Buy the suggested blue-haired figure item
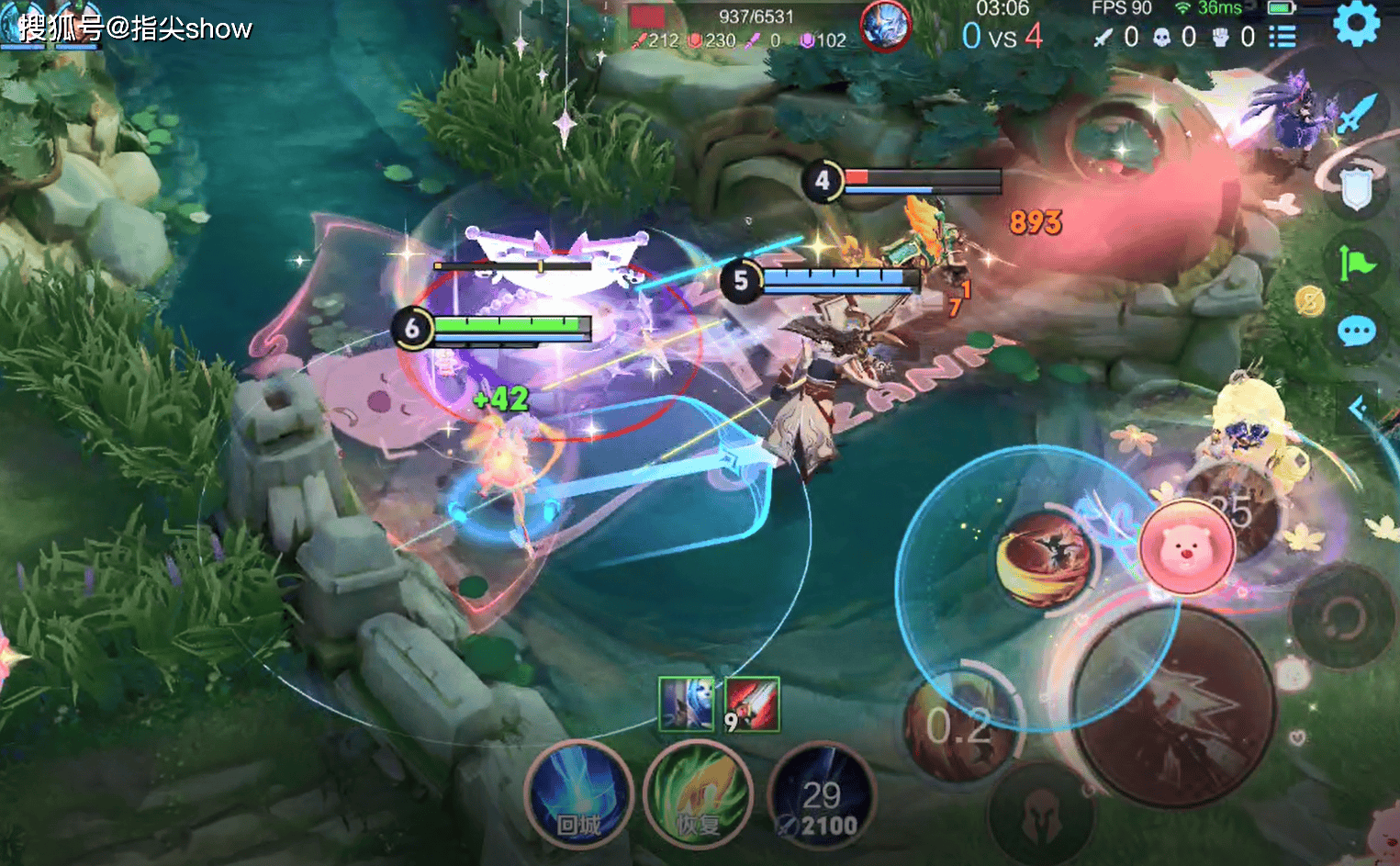The width and height of the screenshot is (1400, 866). coord(686,704)
